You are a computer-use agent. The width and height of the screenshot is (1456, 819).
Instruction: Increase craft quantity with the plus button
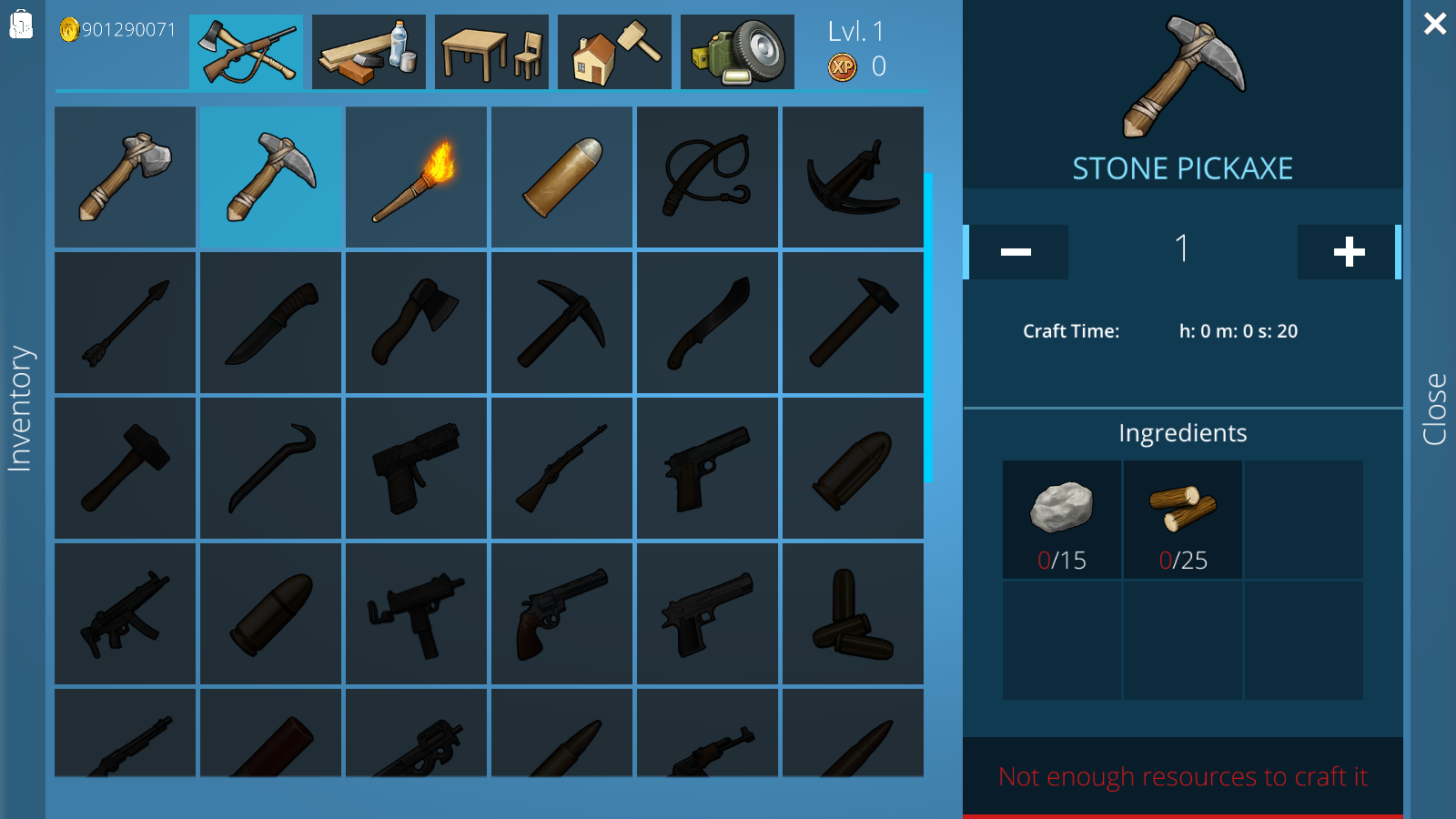pyautogui.click(x=1349, y=252)
